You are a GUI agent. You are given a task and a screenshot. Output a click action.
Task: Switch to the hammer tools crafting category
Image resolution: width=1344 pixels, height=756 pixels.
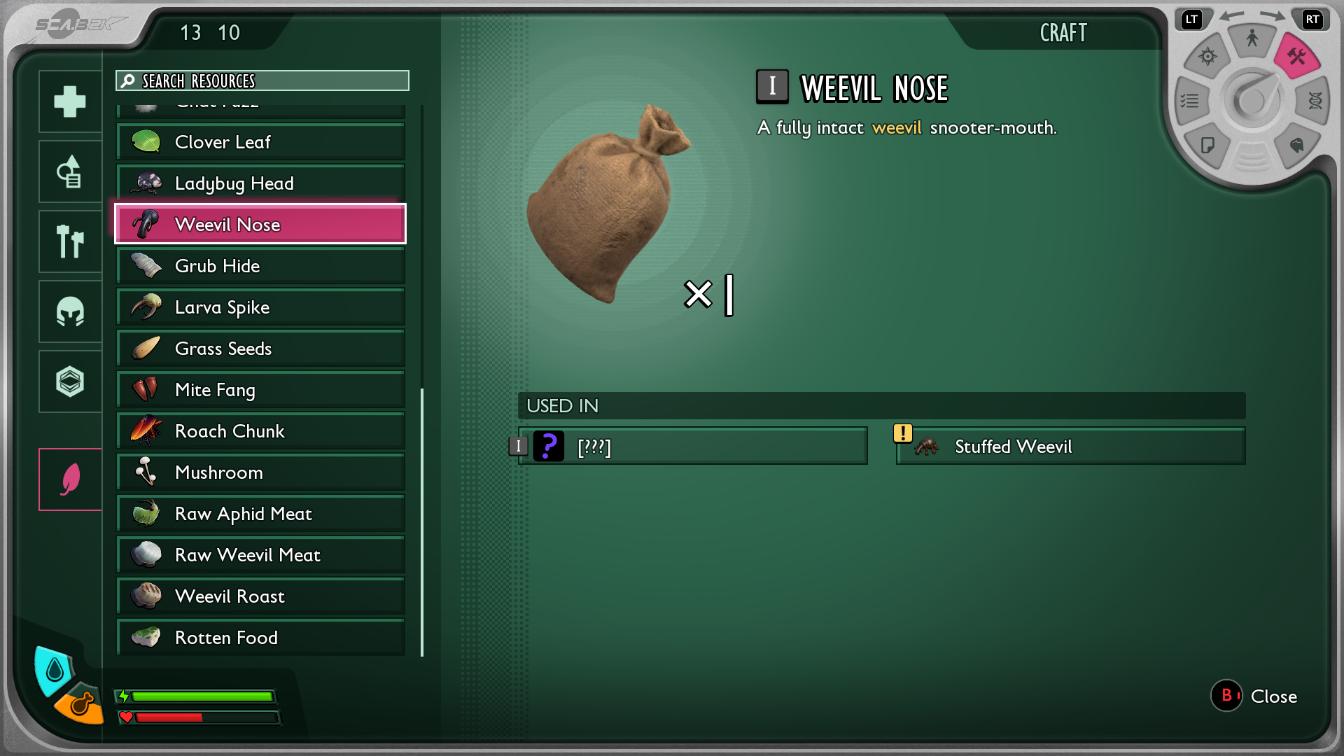coord(70,242)
